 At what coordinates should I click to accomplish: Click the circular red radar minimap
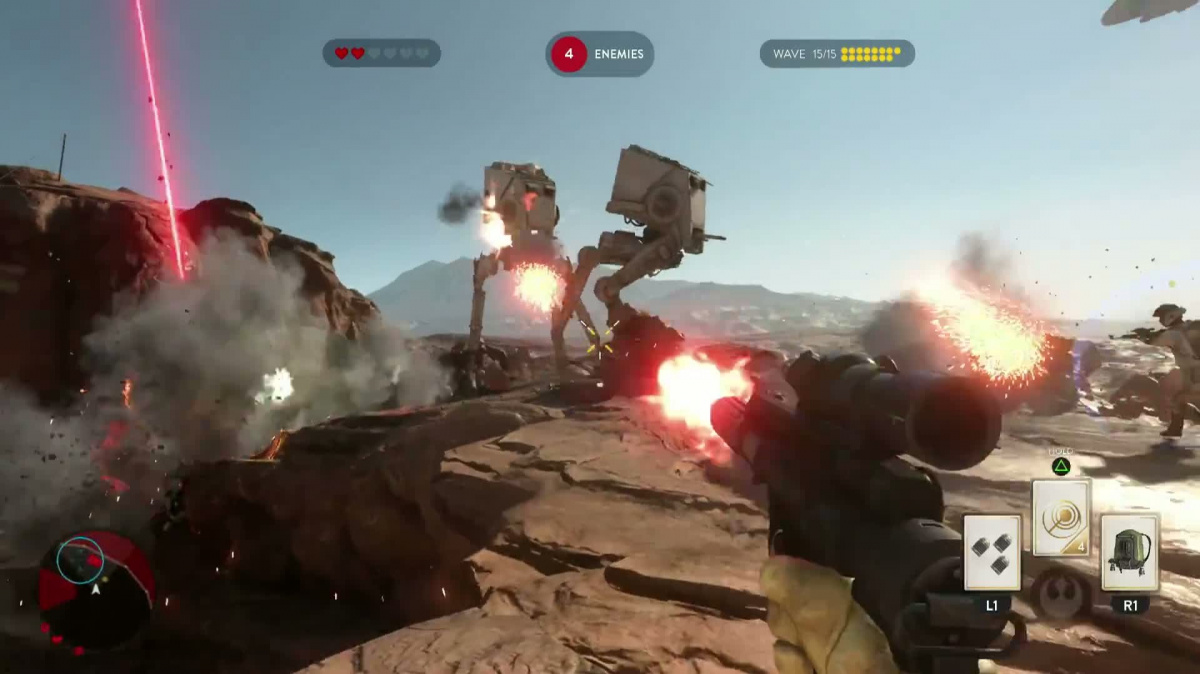pyautogui.click(x=95, y=589)
